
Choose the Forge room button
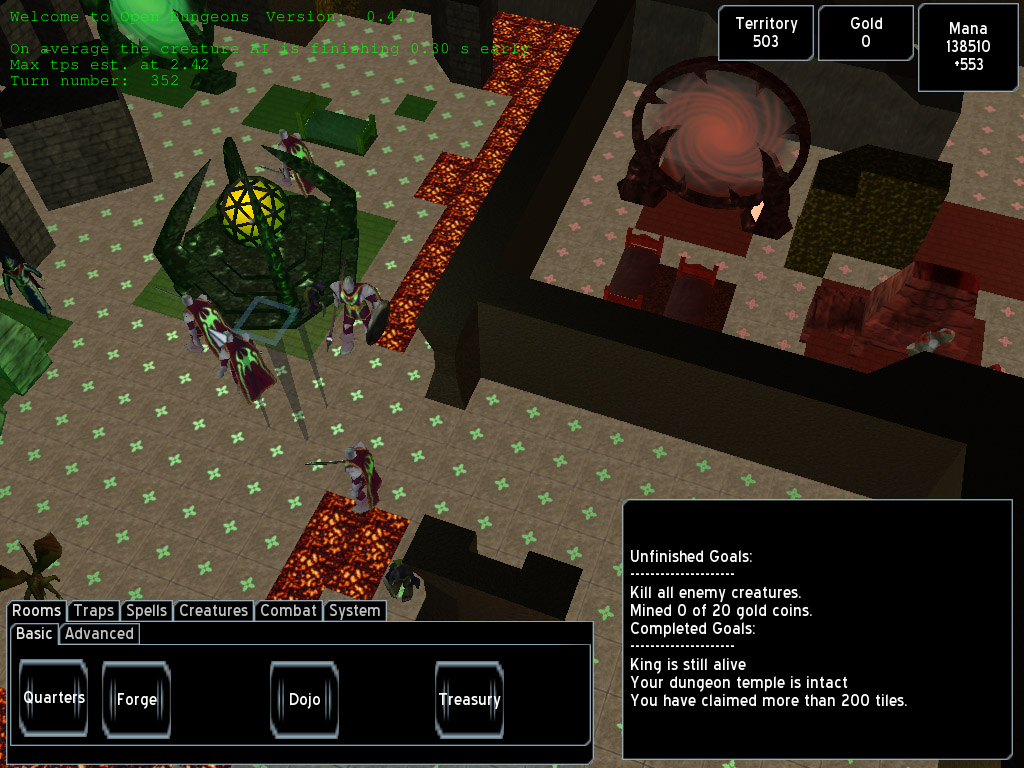(137, 699)
